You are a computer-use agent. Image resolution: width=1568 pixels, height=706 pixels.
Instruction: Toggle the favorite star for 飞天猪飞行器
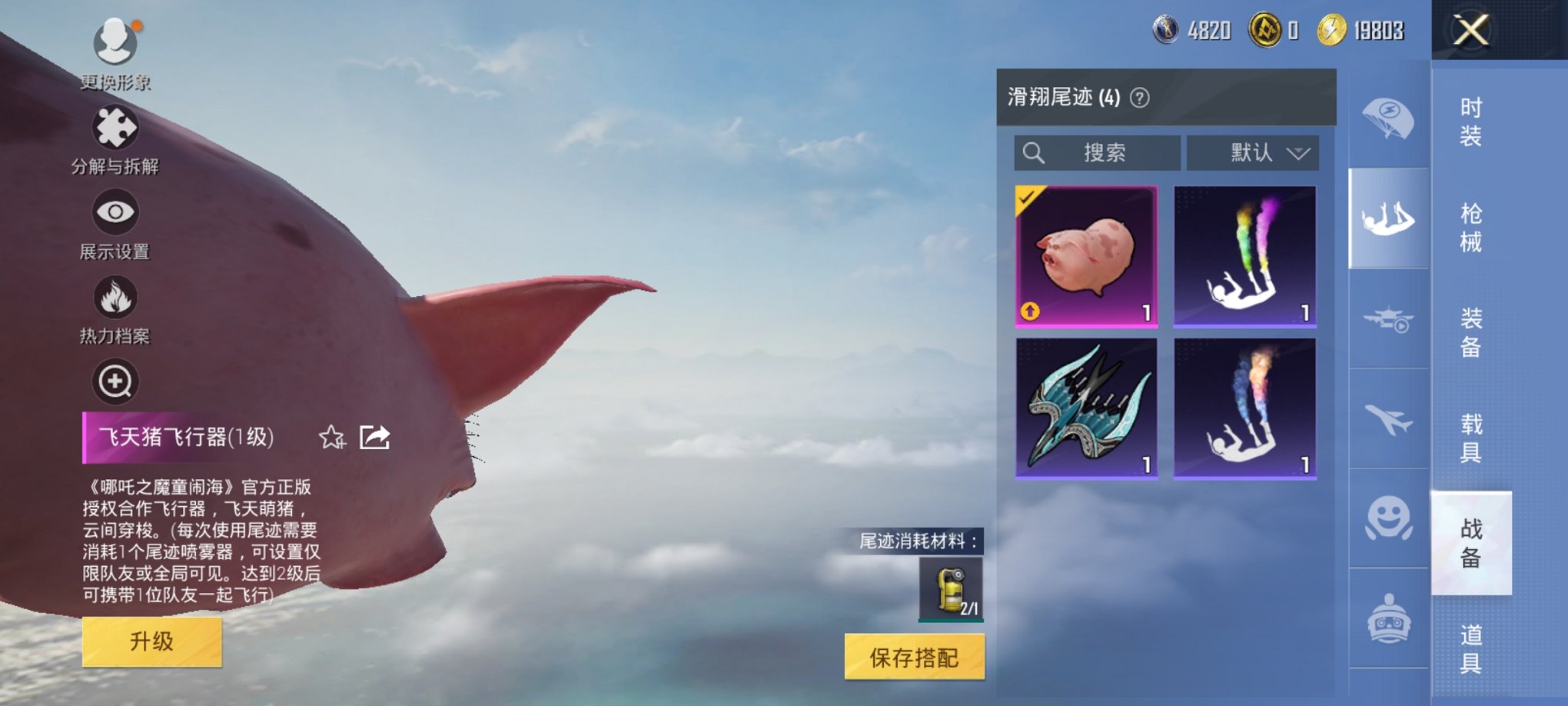(332, 438)
